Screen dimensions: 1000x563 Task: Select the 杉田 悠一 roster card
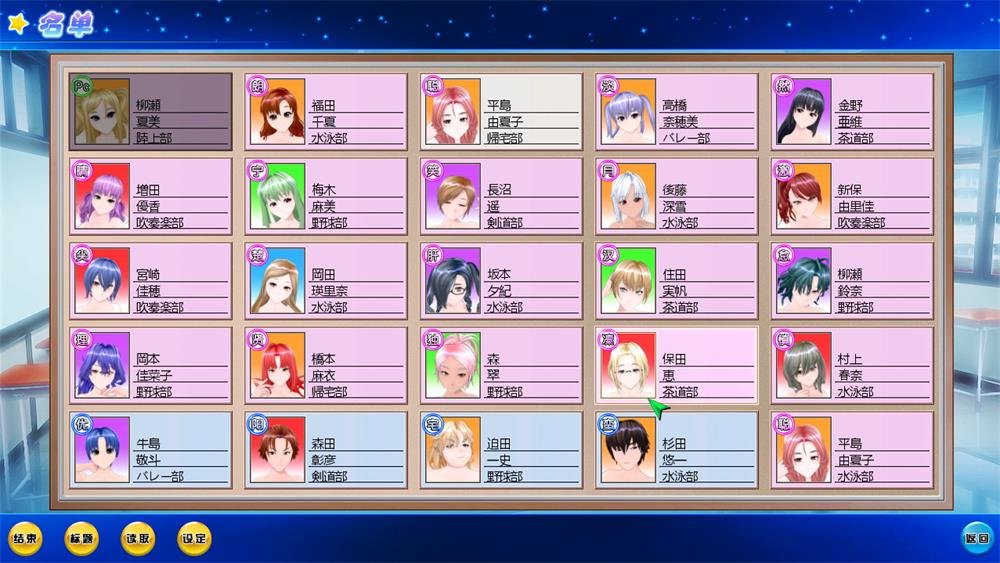(677, 450)
